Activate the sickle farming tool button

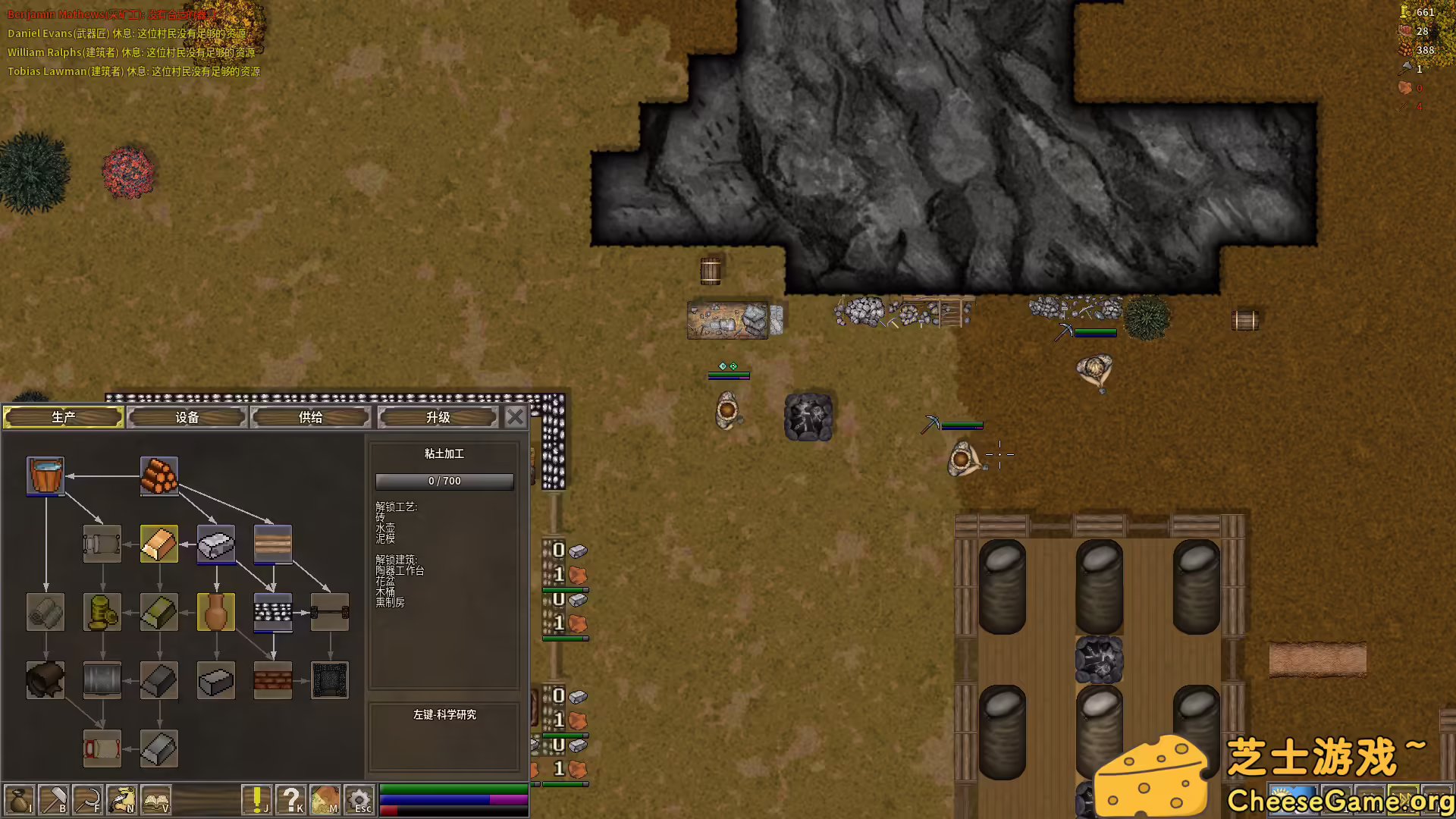coord(88,800)
